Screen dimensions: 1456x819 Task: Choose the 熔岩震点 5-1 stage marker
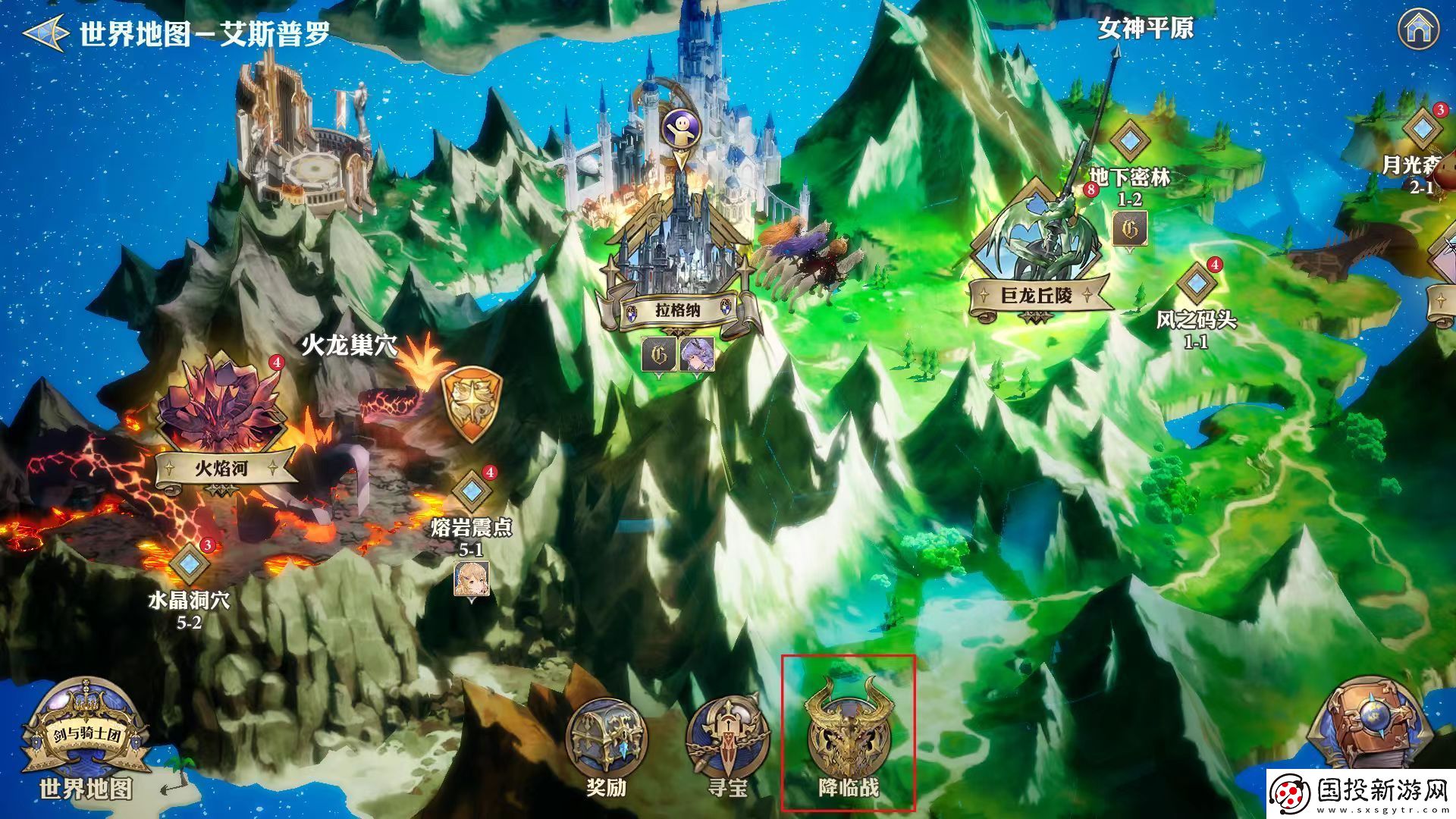click(x=471, y=490)
